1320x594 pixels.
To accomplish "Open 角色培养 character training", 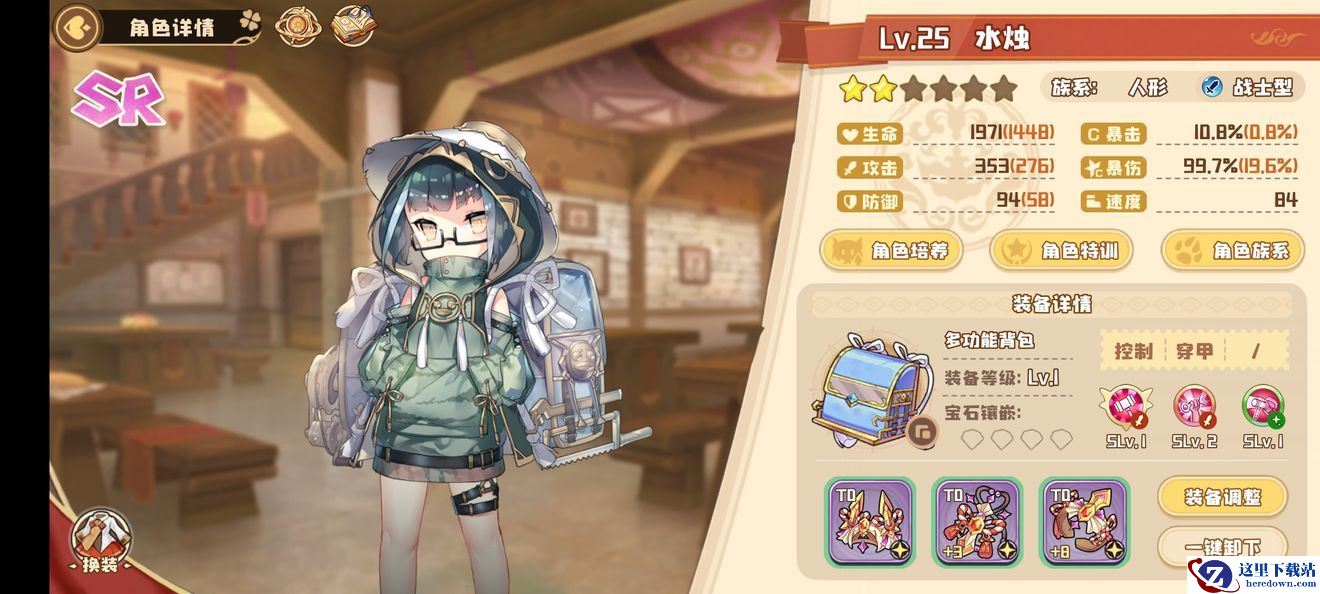I will (x=891, y=250).
